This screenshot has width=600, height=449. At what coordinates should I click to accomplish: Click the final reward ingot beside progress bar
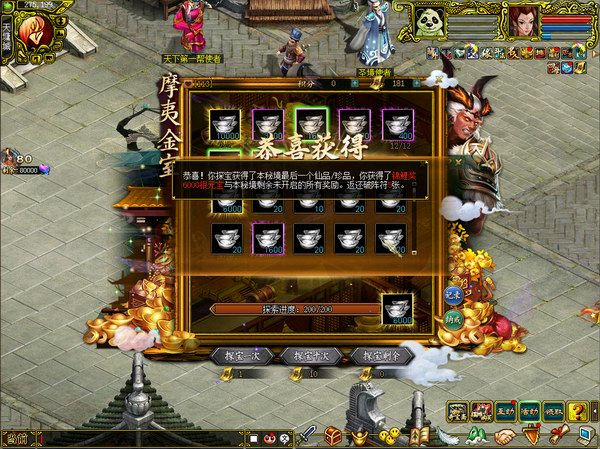400,308
